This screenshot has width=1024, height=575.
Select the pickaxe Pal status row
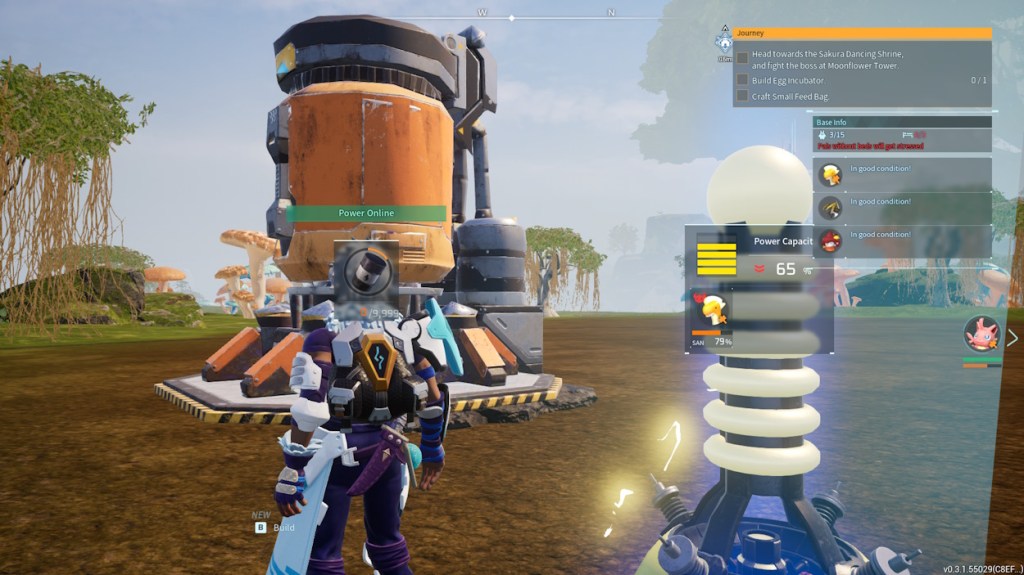902,208
